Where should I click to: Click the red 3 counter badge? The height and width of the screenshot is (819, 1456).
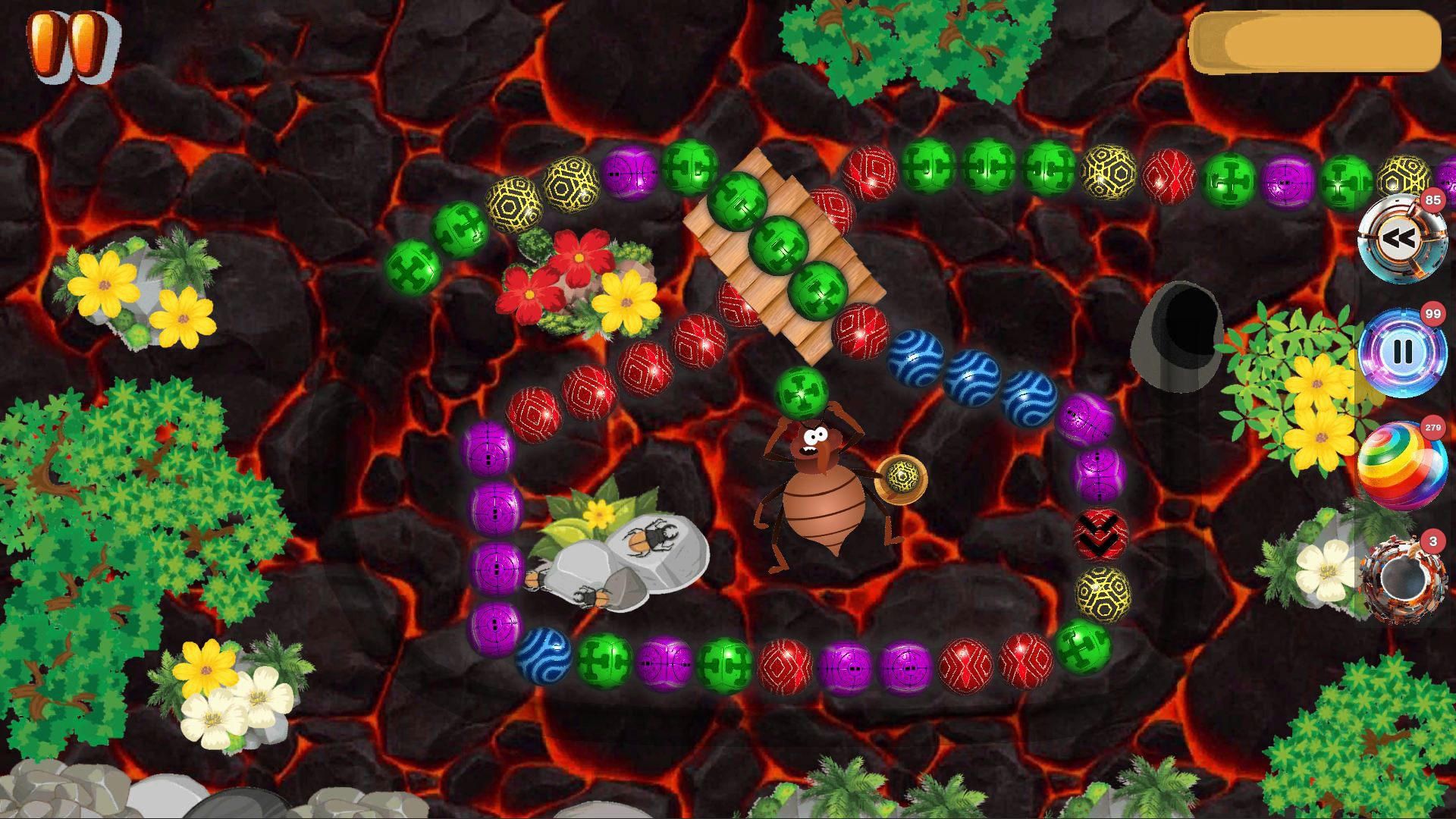click(1432, 540)
